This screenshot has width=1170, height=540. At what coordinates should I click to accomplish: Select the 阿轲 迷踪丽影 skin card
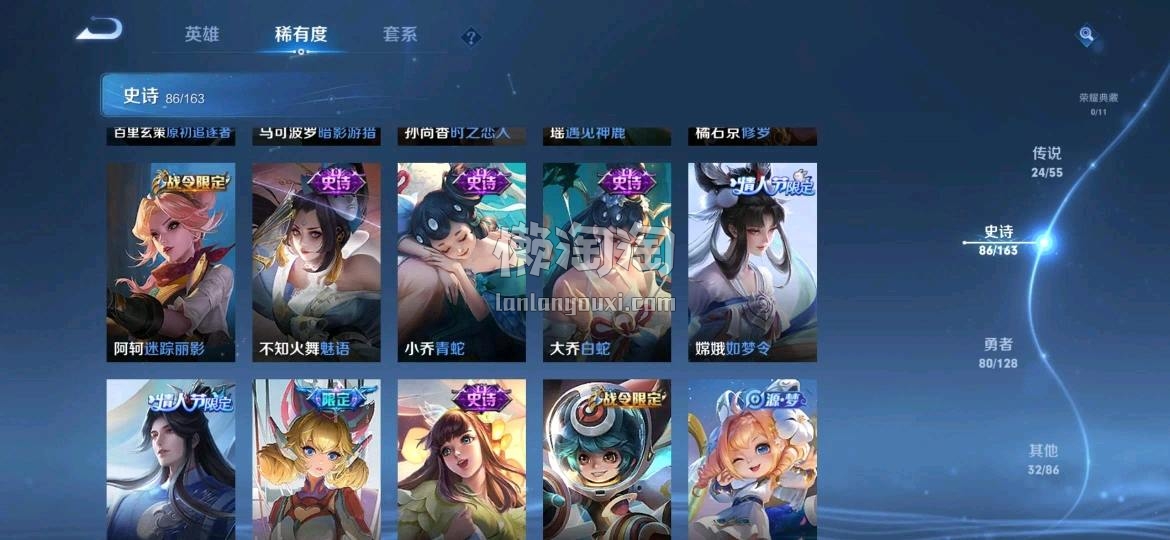pos(171,262)
